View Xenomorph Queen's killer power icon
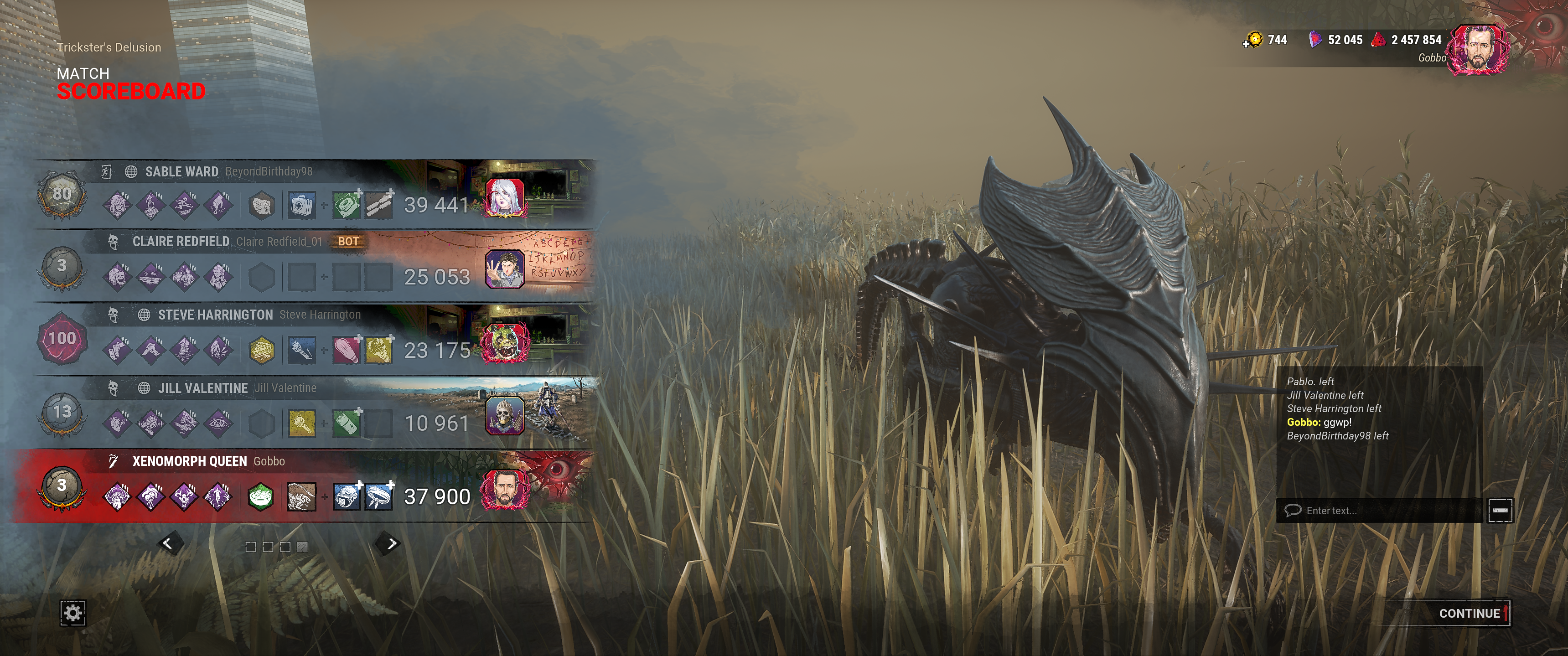The image size is (1568, 656). tap(301, 496)
